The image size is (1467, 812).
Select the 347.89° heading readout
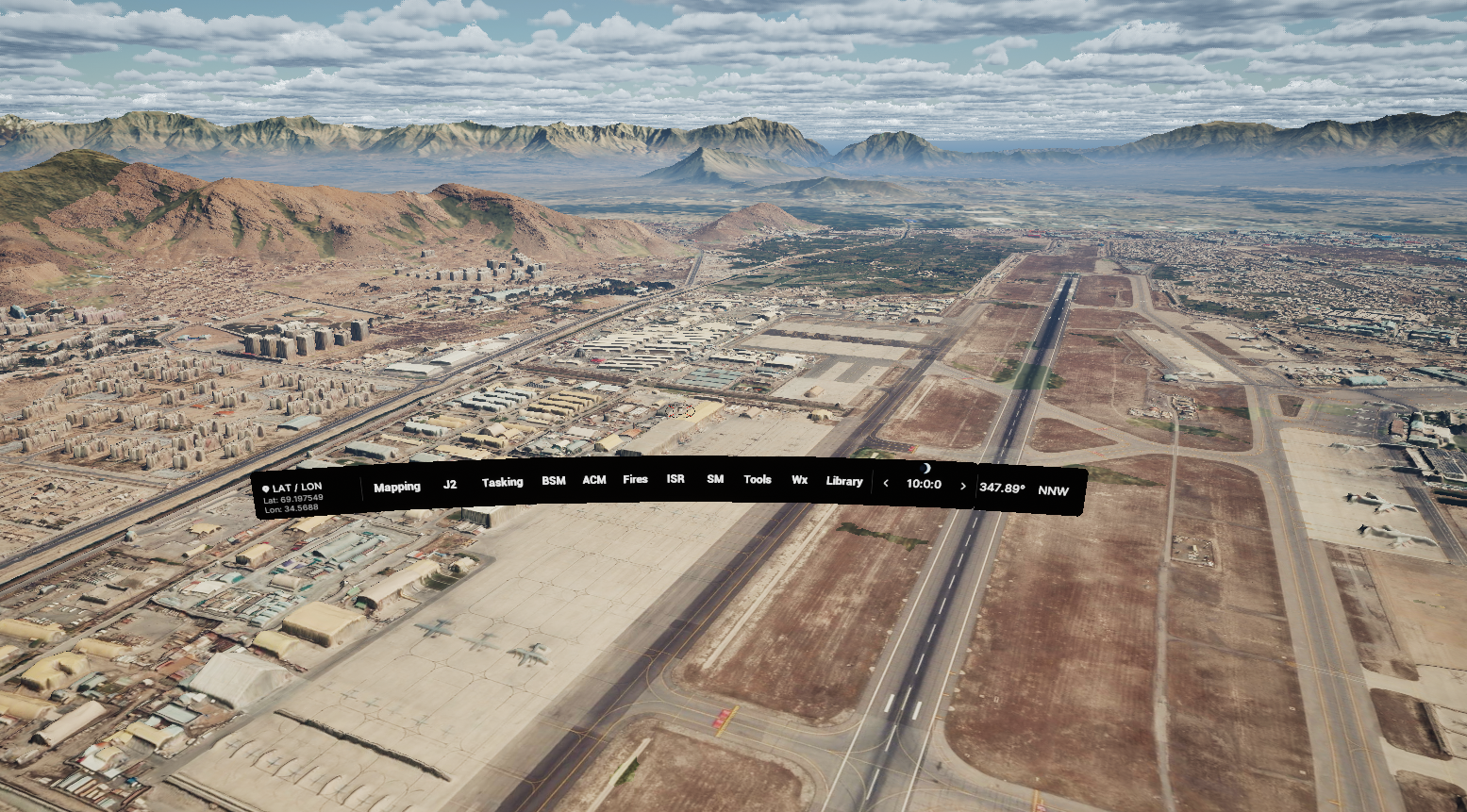(x=1000, y=487)
